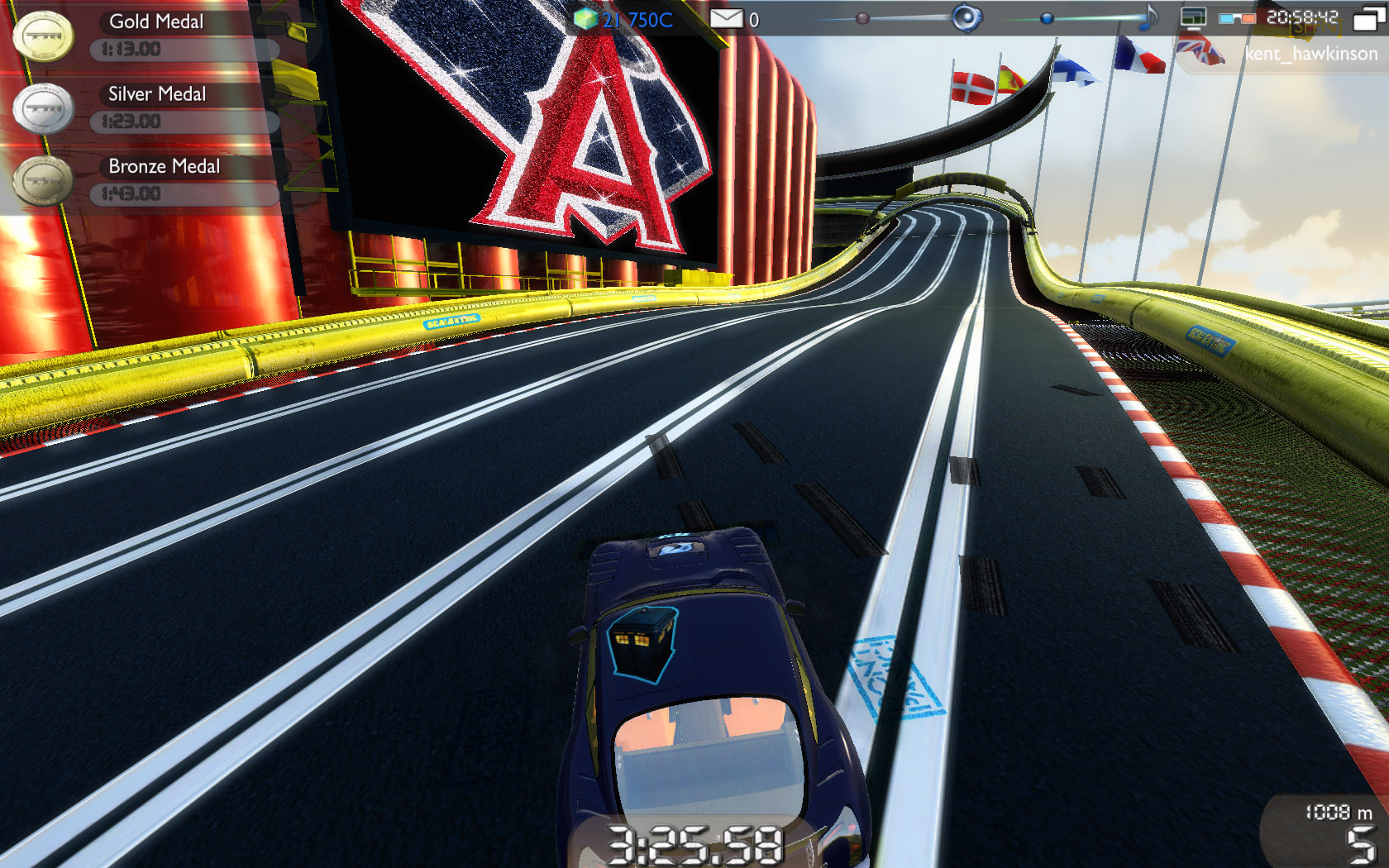Adjust the music volume slider
The height and width of the screenshot is (868, 1389).
[1047, 18]
